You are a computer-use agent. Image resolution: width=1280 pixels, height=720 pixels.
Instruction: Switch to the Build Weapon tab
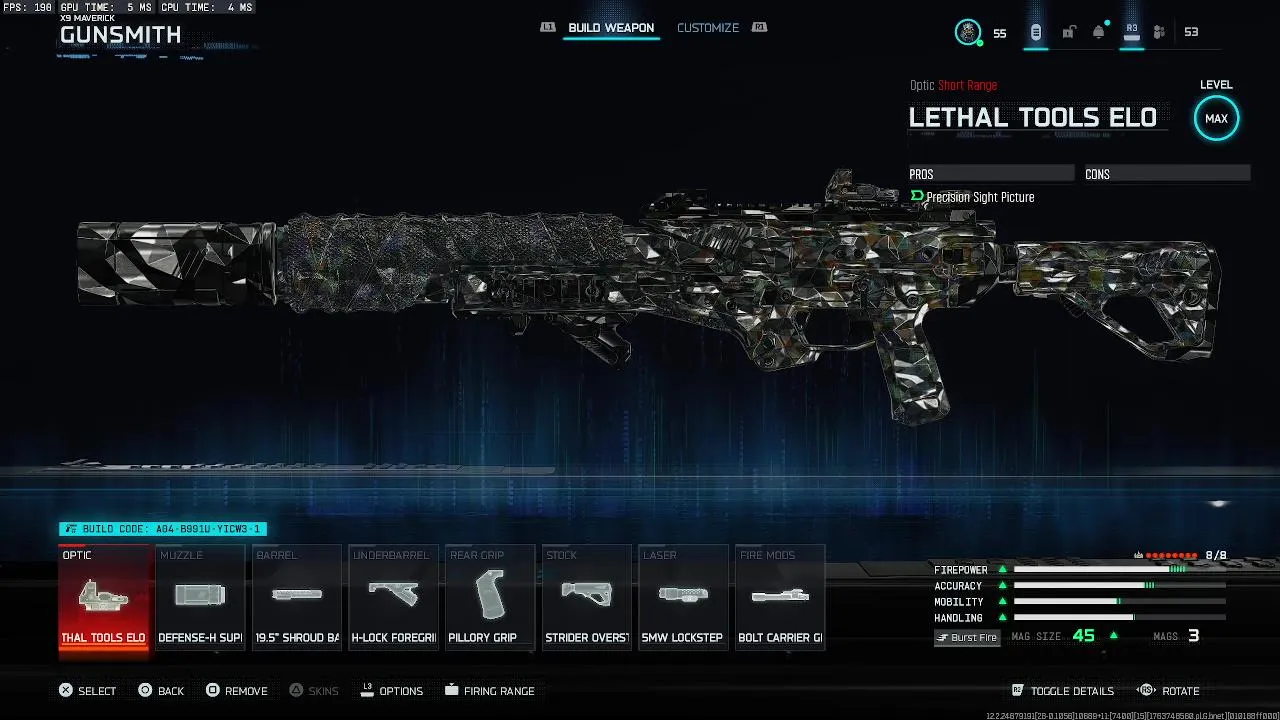pyautogui.click(x=611, y=28)
